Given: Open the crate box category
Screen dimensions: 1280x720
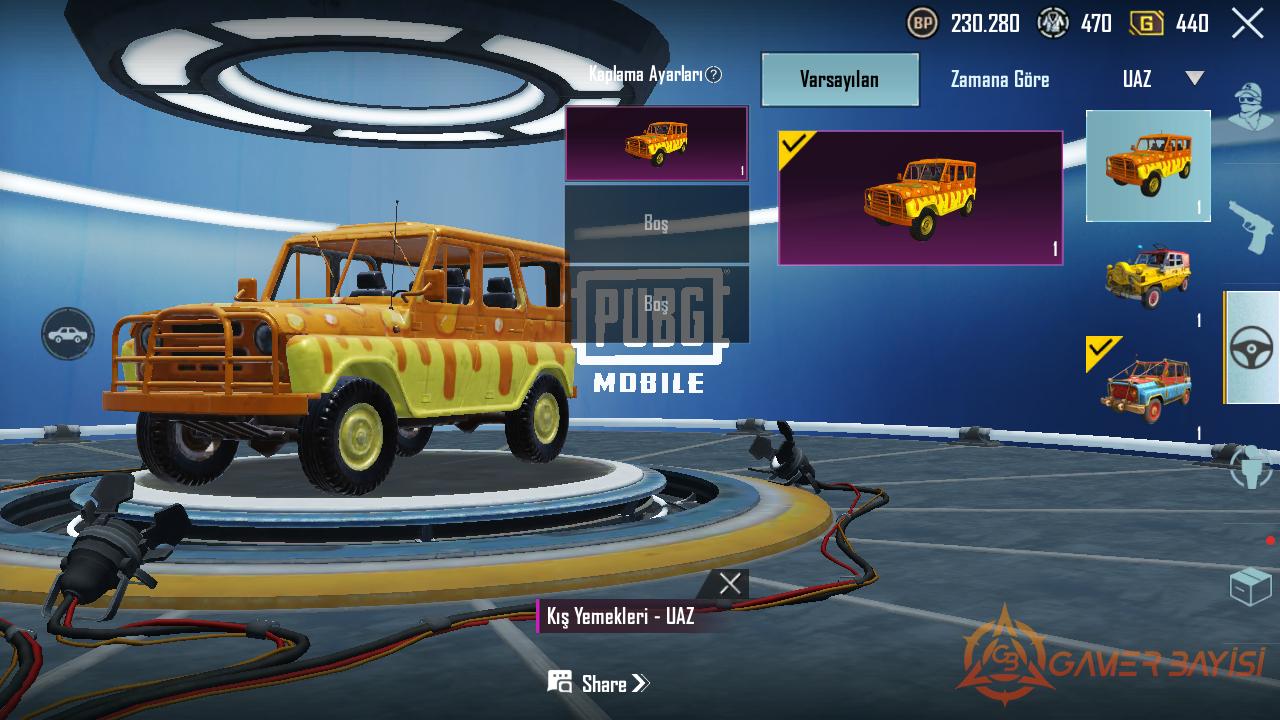Looking at the screenshot, I should pyautogui.click(x=1251, y=587).
